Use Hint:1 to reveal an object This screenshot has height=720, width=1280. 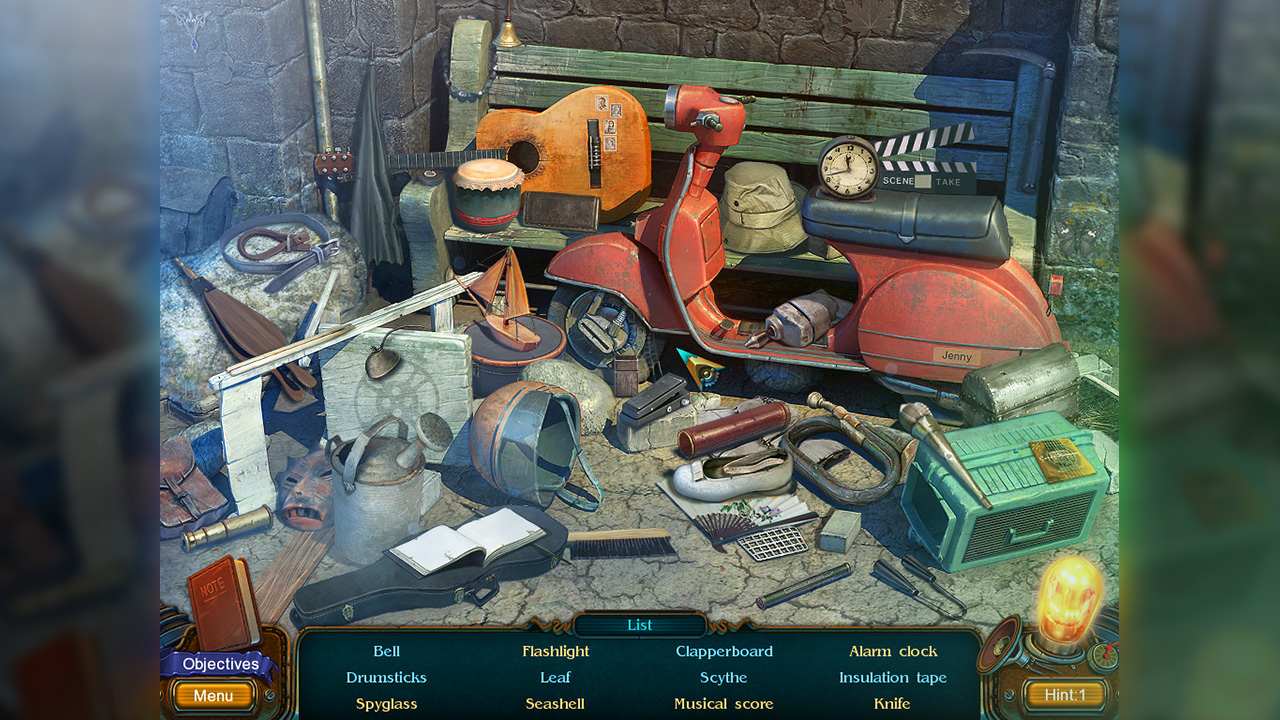[x=1064, y=694]
